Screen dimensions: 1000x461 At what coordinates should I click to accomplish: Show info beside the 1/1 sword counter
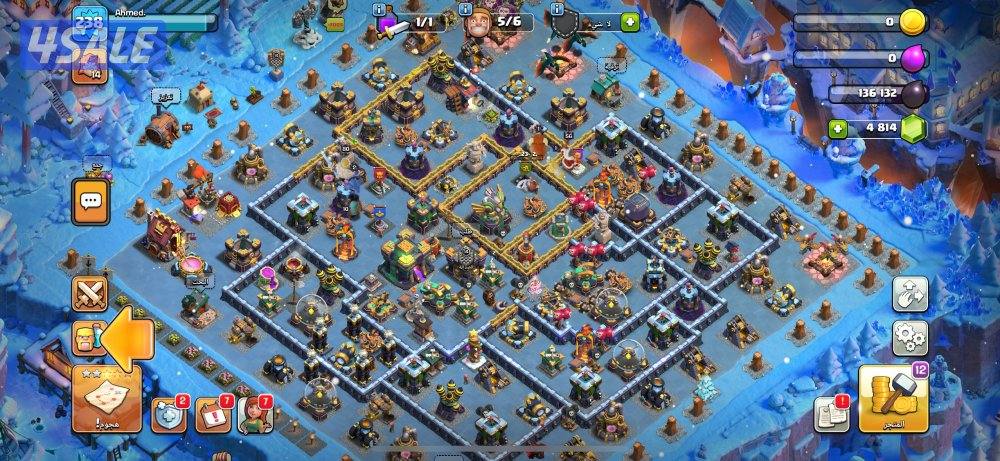point(380,8)
